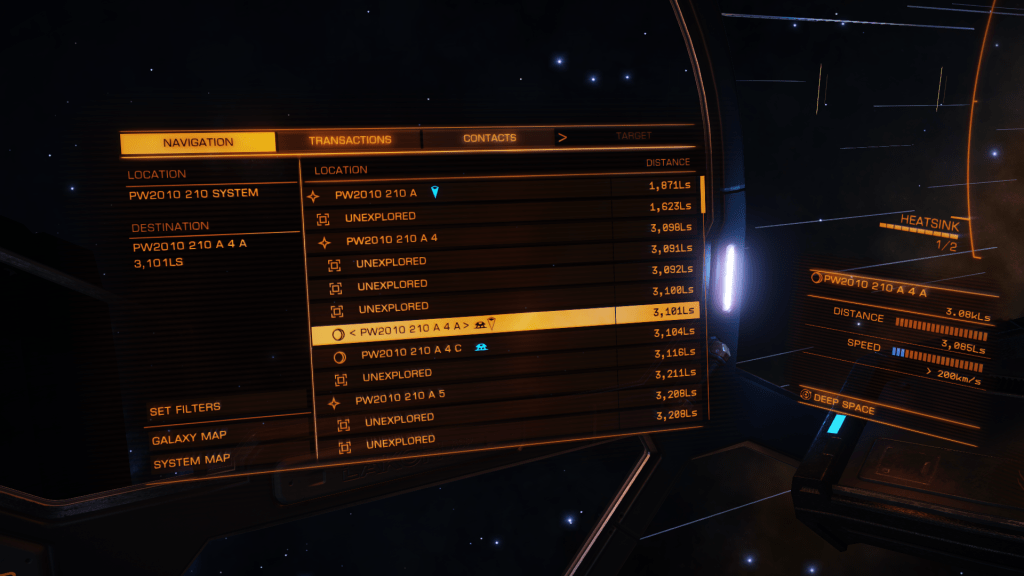Open the Transactions tab
The image size is (1024, 576).
coord(350,140)
